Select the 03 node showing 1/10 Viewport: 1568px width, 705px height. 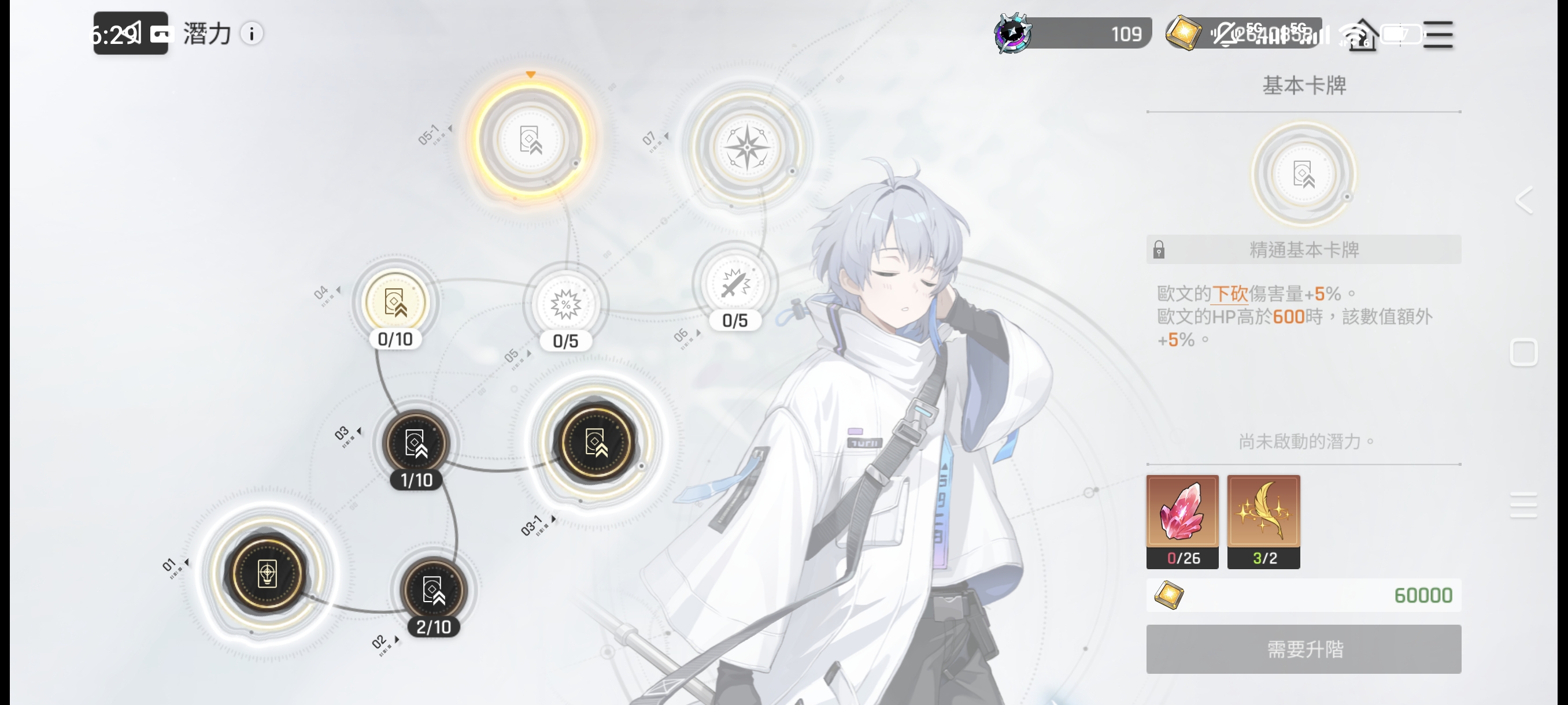pos(416,443)
